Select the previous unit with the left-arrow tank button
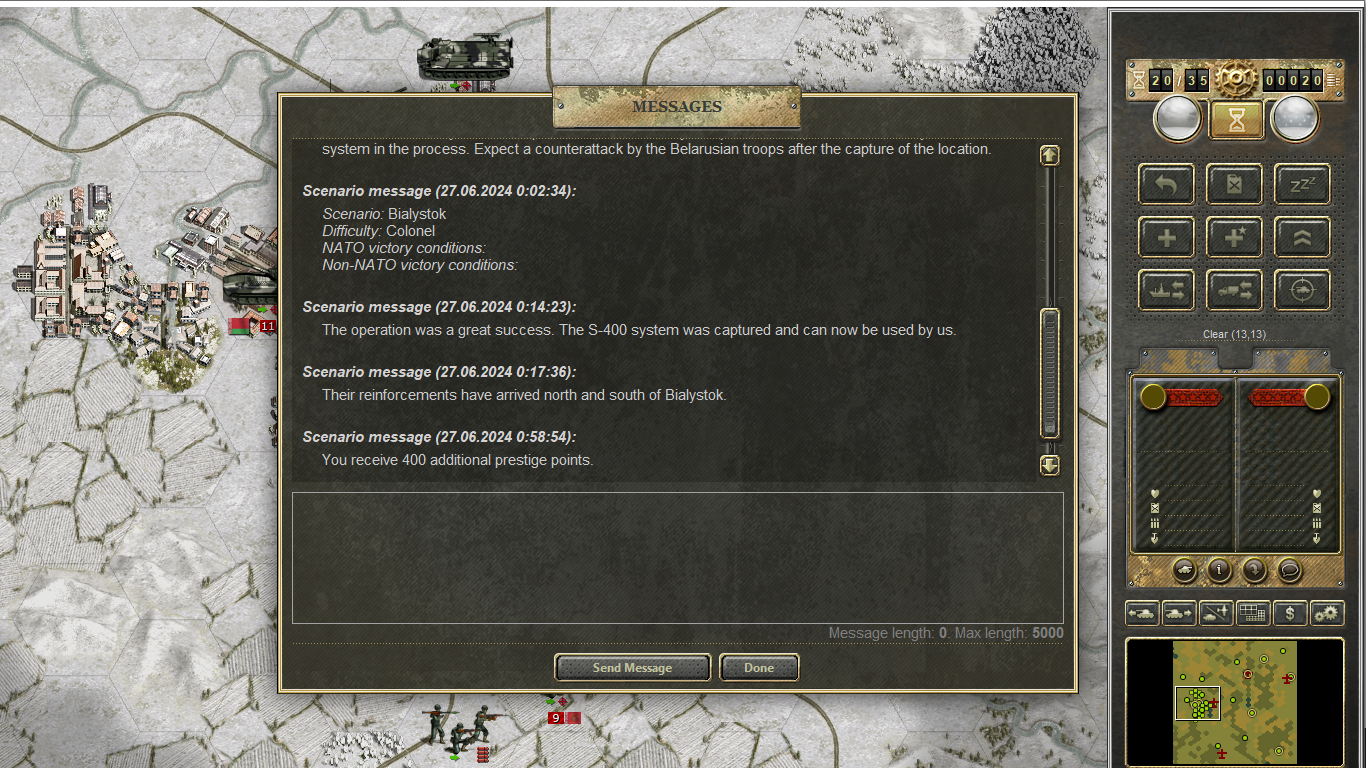Screen dimensions: 1366x768 pyautogui.click(x=1142, y=613)
